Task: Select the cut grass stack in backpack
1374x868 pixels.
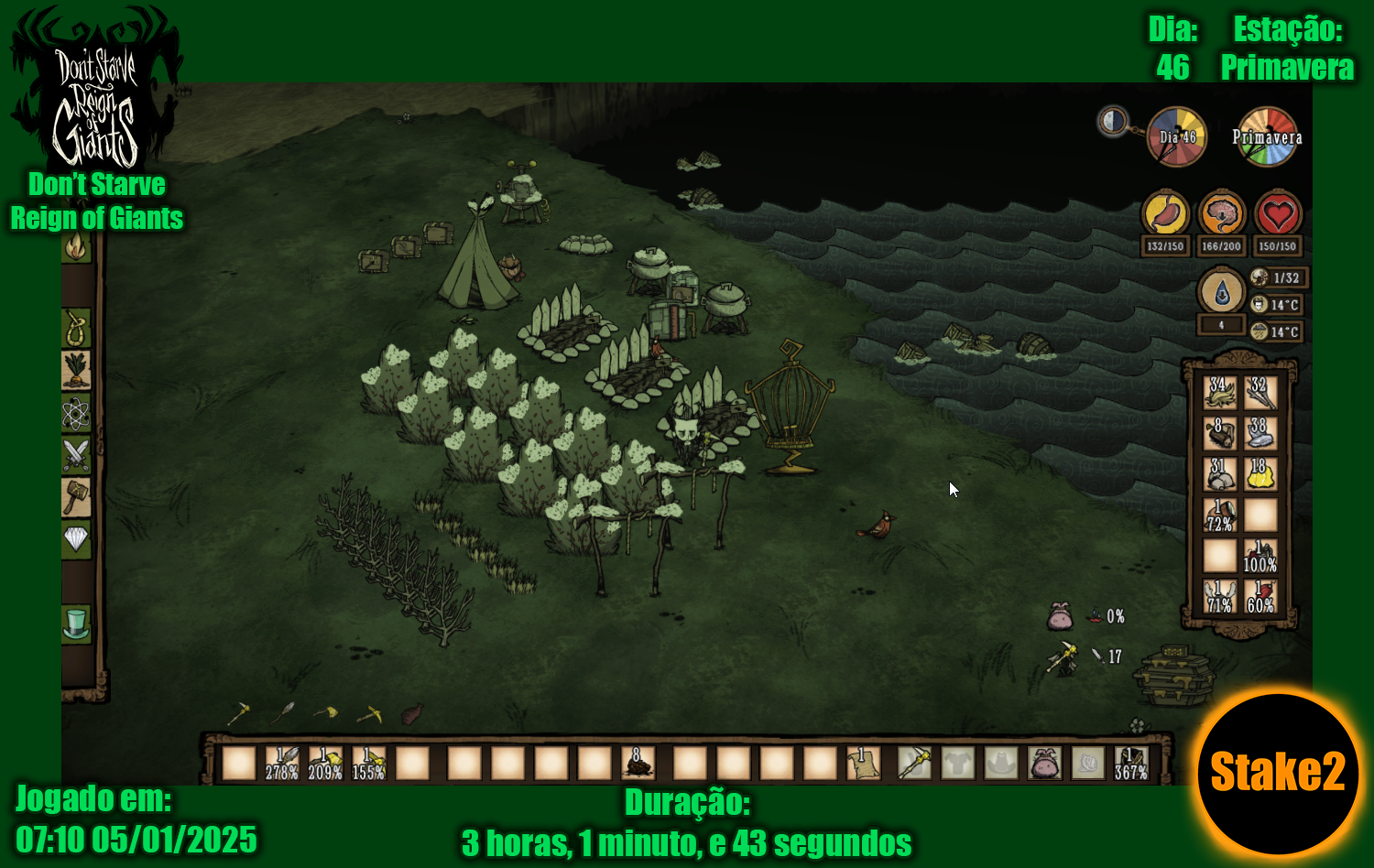Action: (1220, 393)
